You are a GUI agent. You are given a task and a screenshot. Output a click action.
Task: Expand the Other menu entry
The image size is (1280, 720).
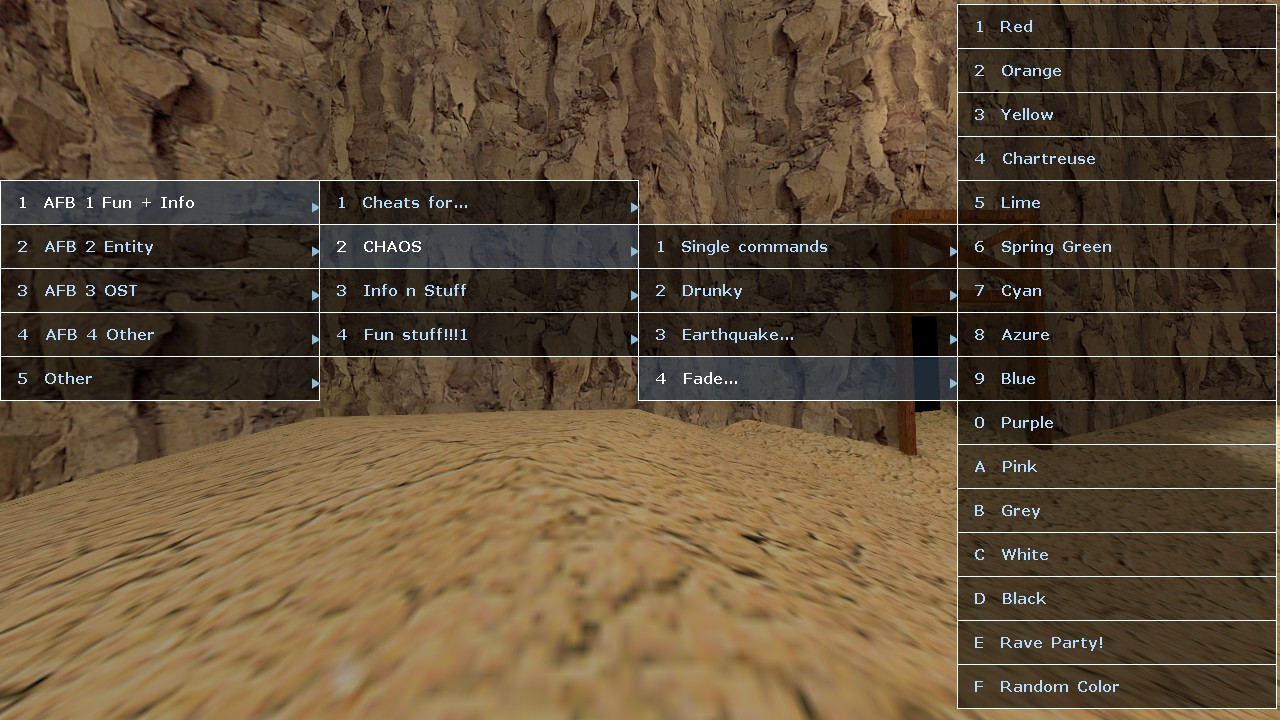[160, 378]
